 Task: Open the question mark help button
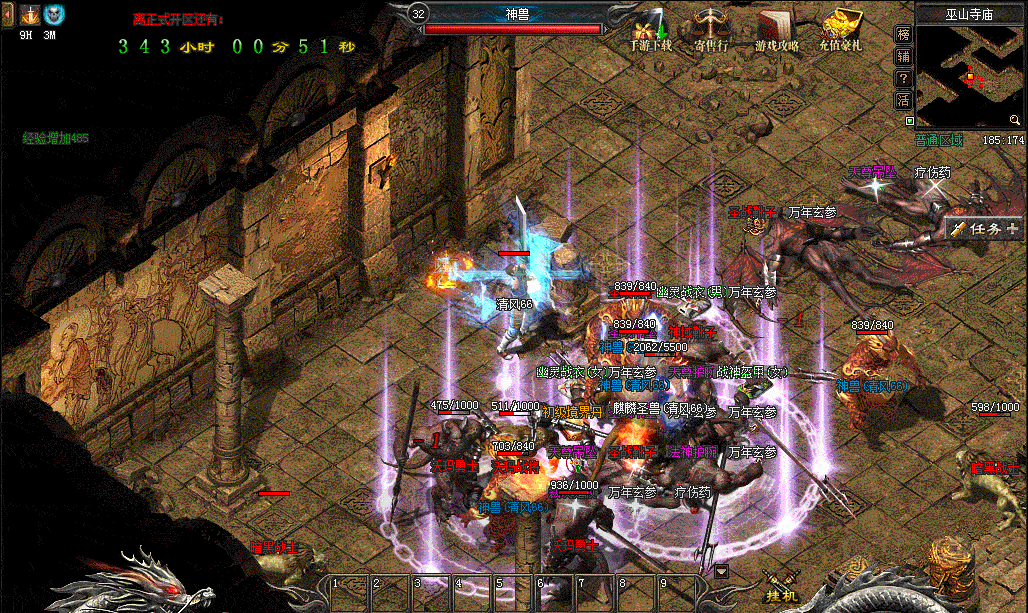coord(903,78)
